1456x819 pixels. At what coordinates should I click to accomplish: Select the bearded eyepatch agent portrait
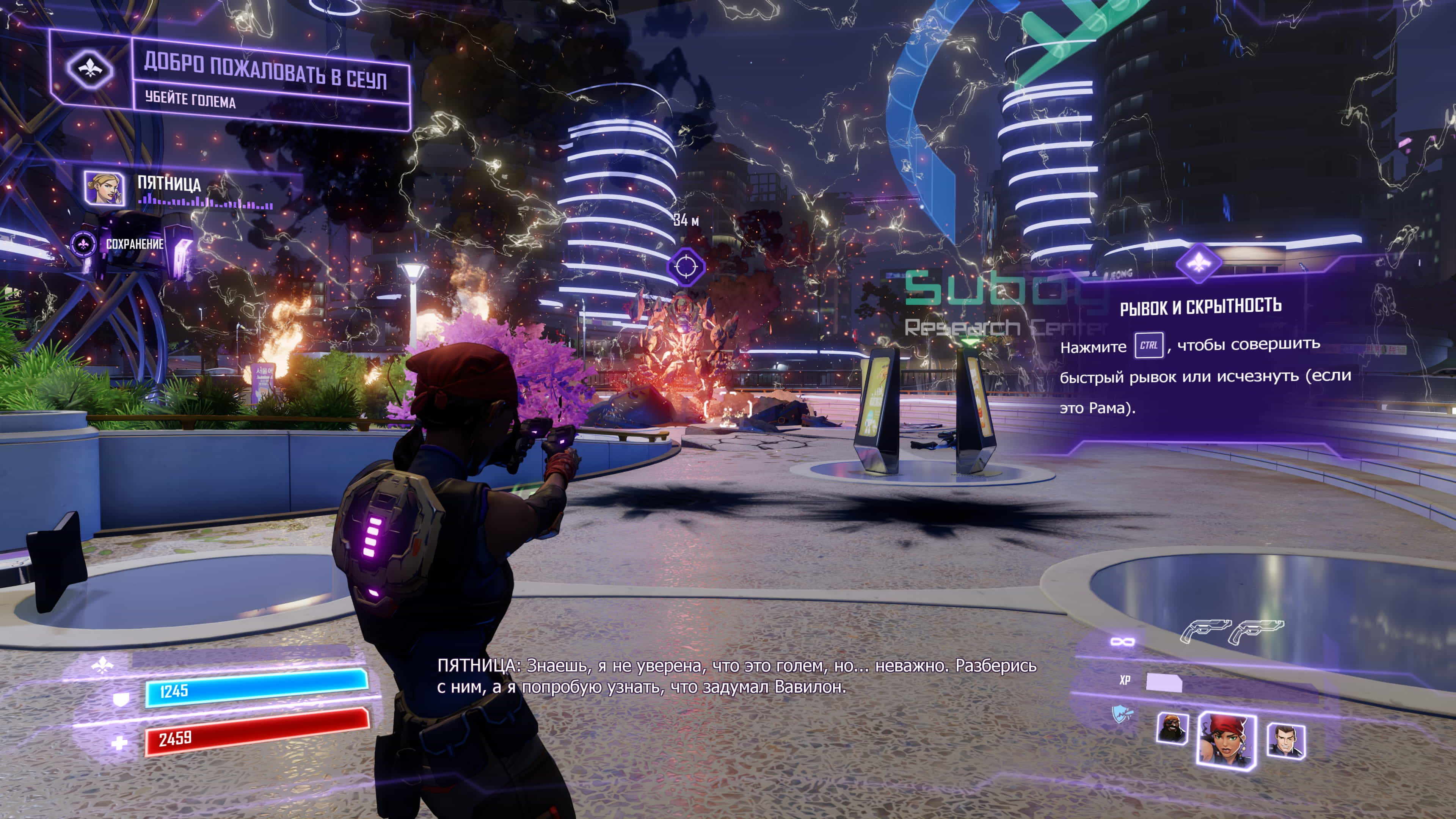[x=1172, y=729]
